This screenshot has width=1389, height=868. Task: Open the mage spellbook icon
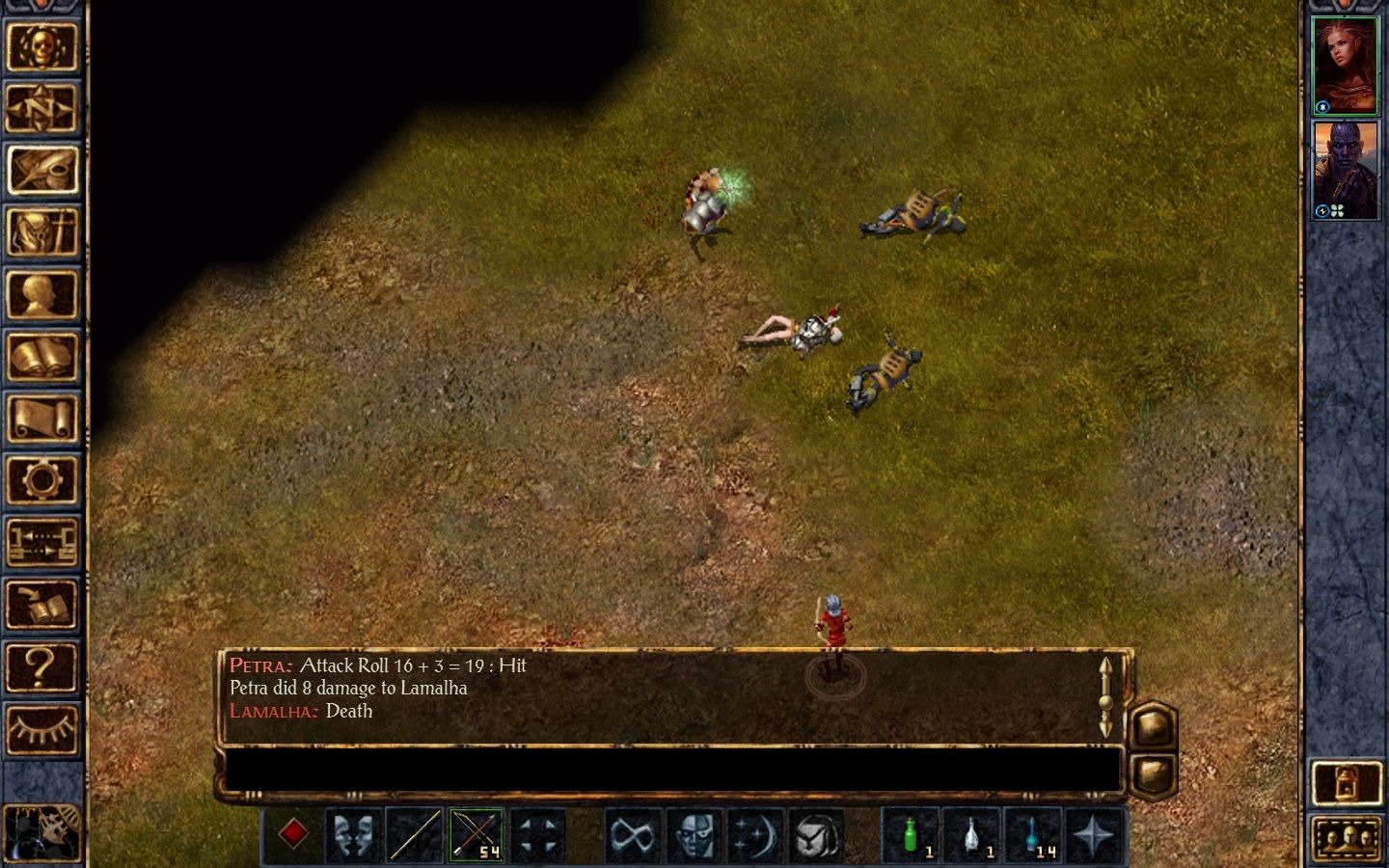pos(43,354)
